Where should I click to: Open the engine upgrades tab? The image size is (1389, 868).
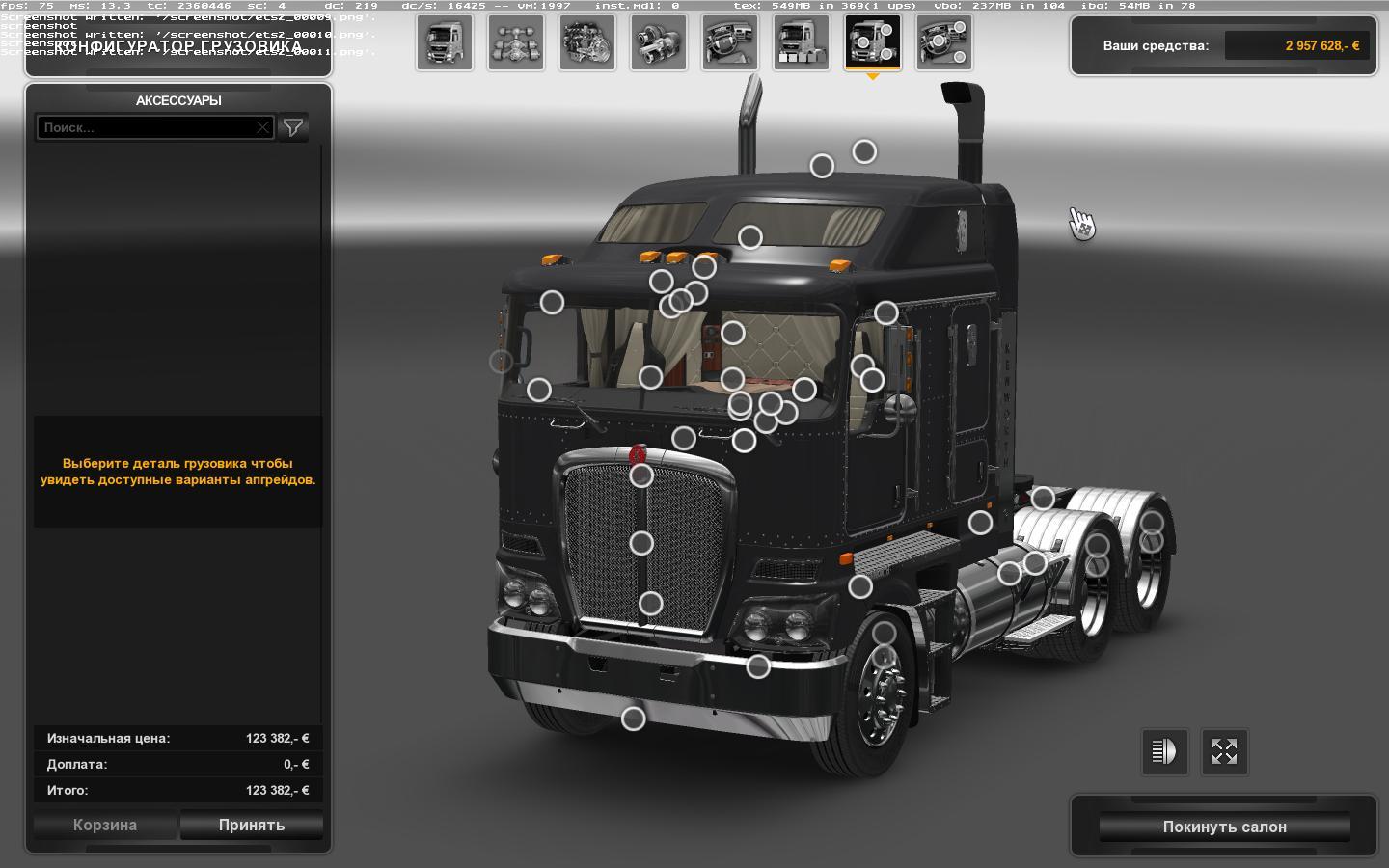[x=587, y=42]
